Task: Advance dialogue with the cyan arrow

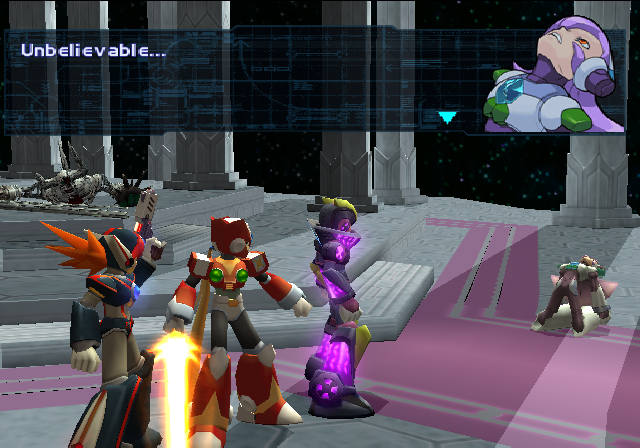Action: pyautogui.click(x=447, y=117)
